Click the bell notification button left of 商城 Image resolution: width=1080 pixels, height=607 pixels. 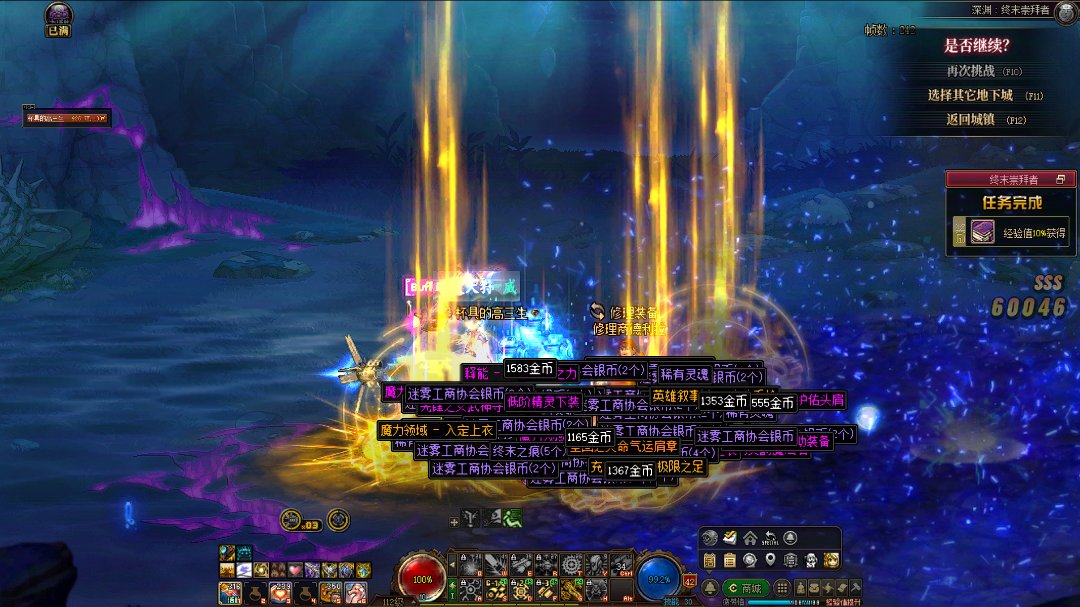(711, 587)
